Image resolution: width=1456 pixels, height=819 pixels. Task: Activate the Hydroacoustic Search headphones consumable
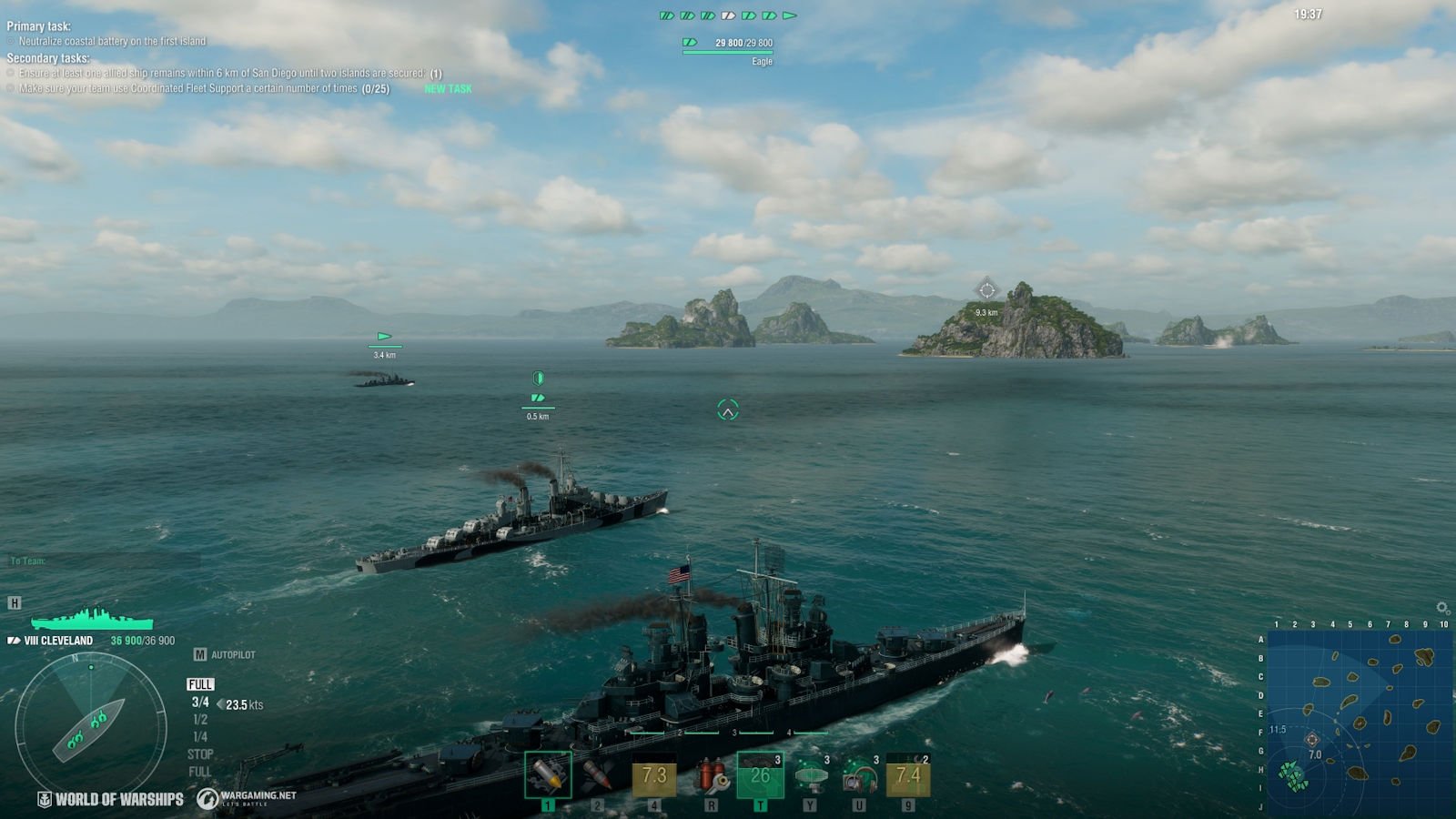click(x=859, y=775)
